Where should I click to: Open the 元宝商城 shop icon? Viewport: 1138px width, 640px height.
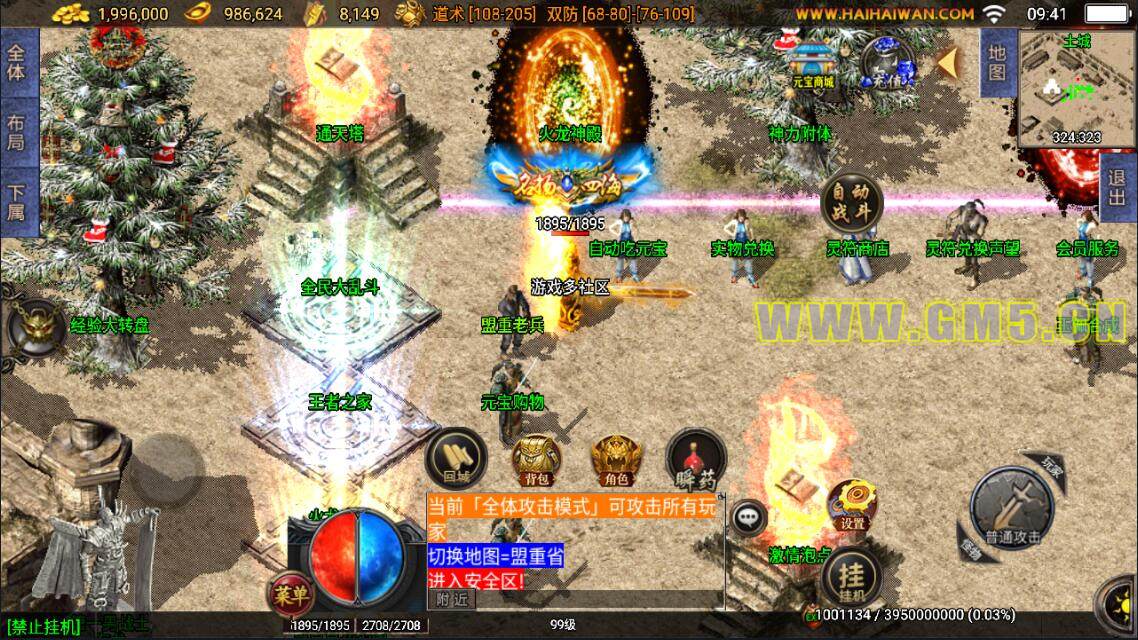[x=813, y=60]
